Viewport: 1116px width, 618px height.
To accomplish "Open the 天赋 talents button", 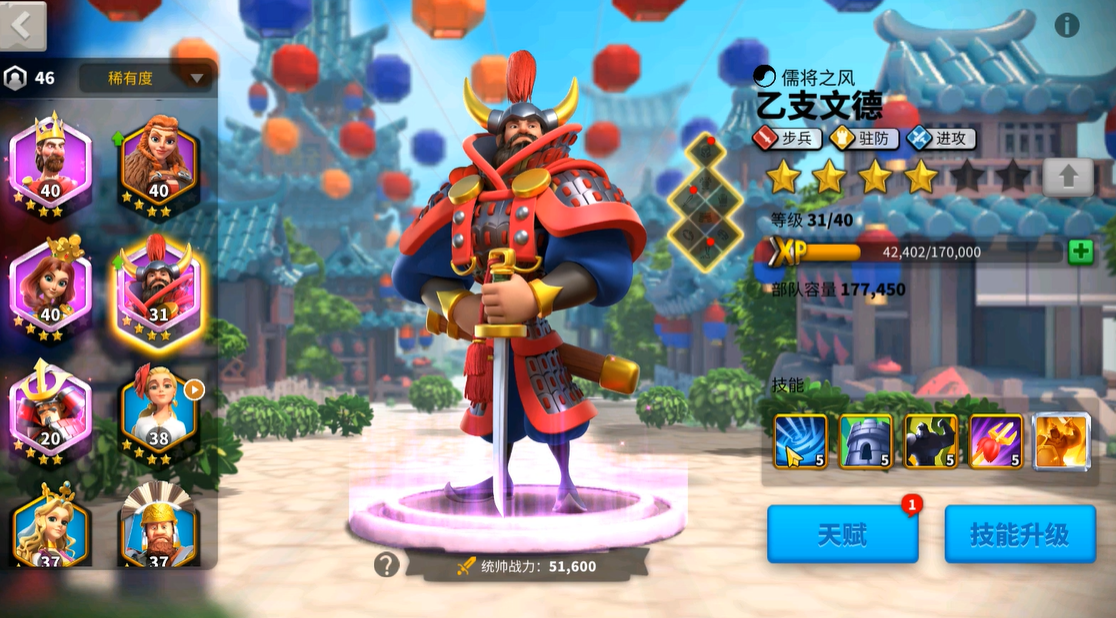I will coord(842,534).
